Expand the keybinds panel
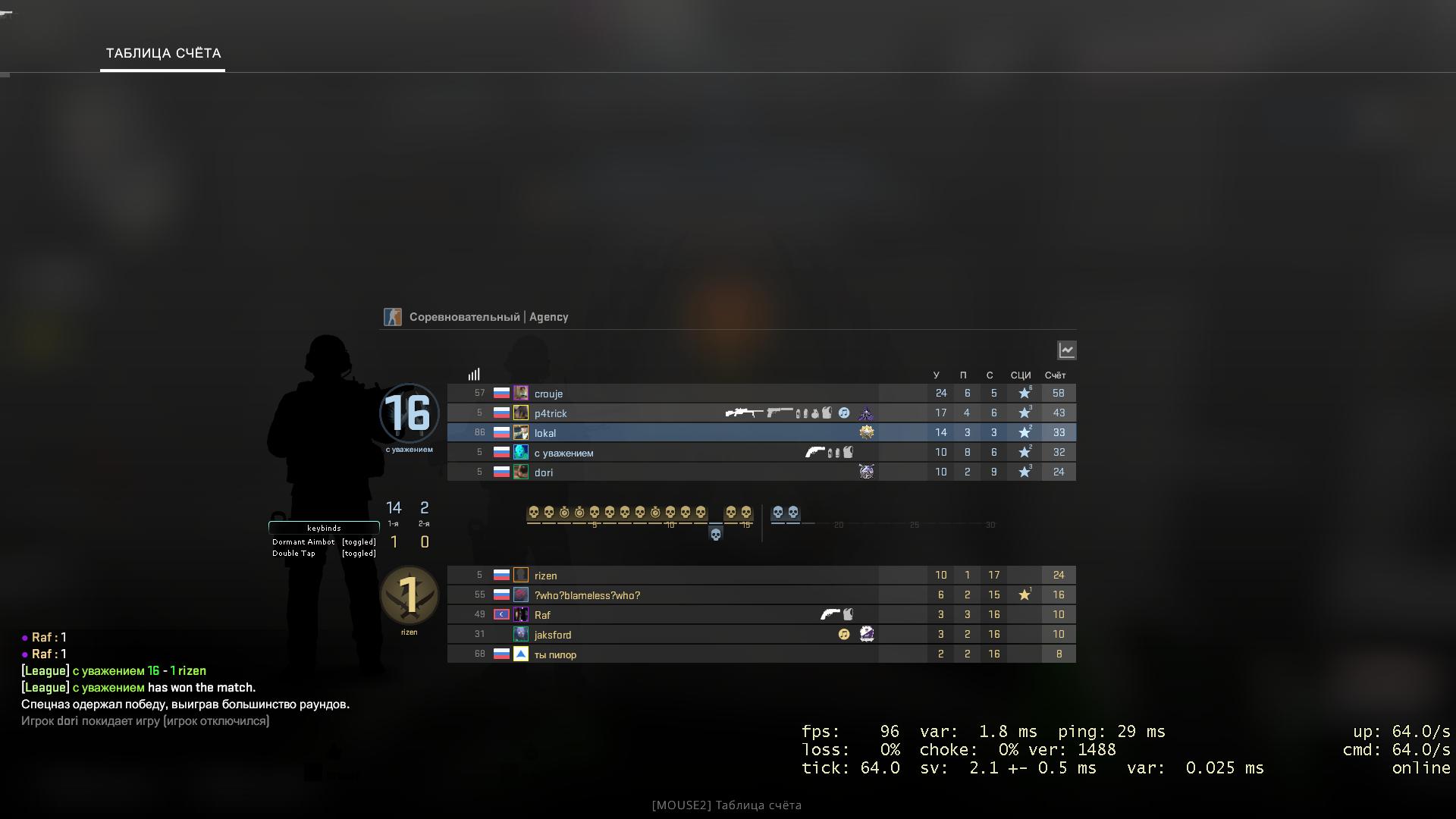 [x=324, y=528]
